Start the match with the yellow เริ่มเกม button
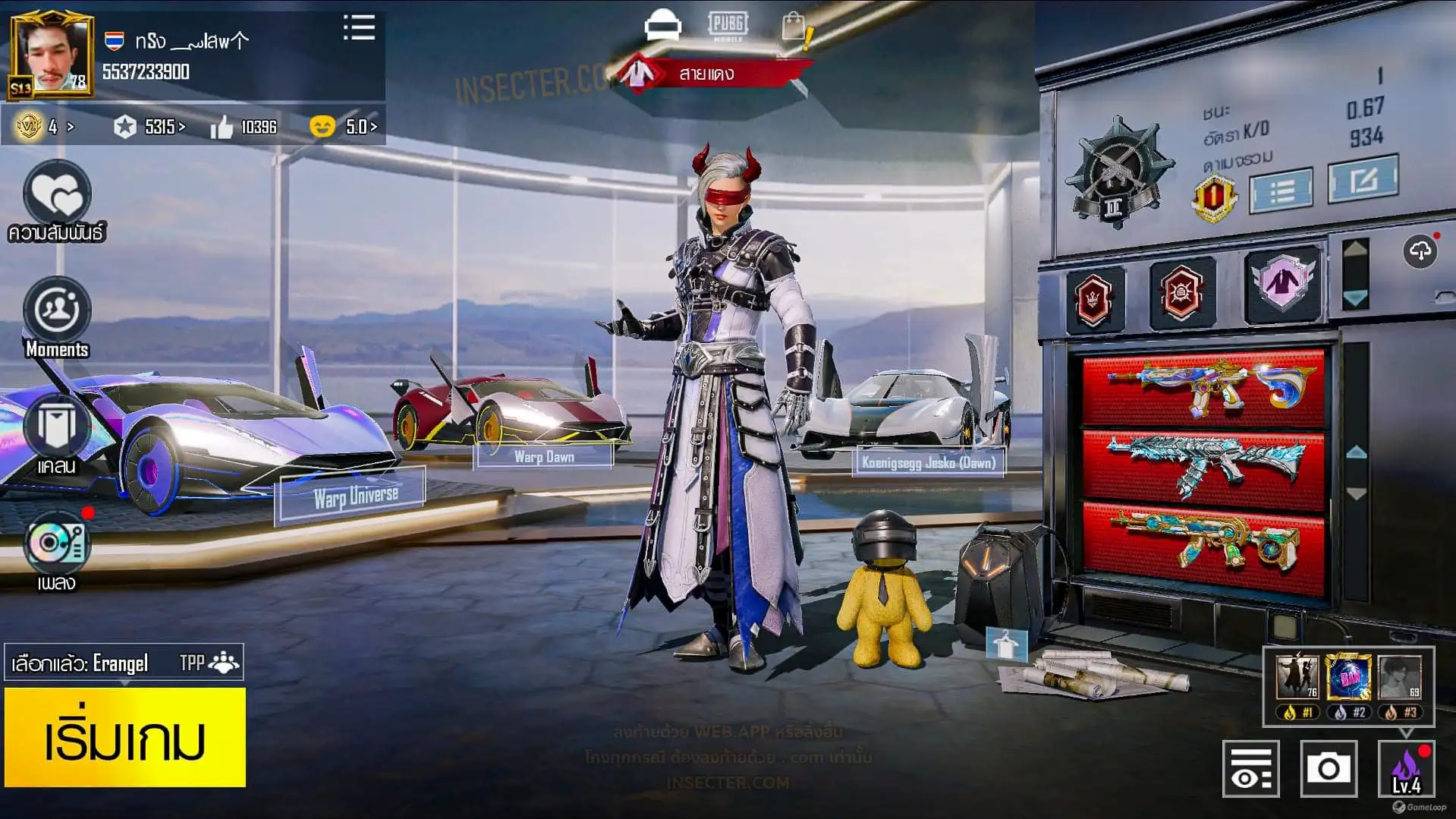The width and height of the screenshot is (1456, 819). click(124, 737)
